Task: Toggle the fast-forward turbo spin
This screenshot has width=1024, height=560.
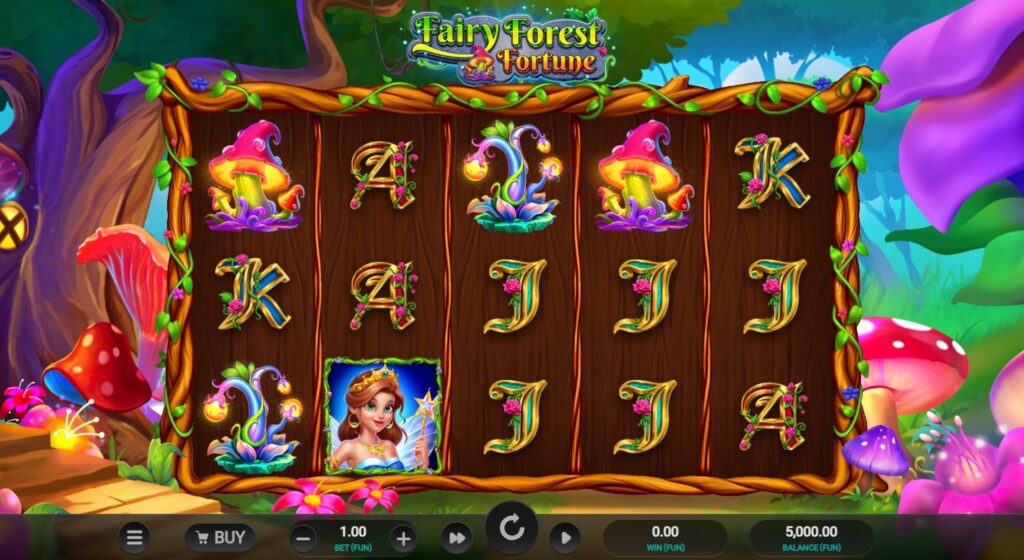Action: click(x=456, y=538)
